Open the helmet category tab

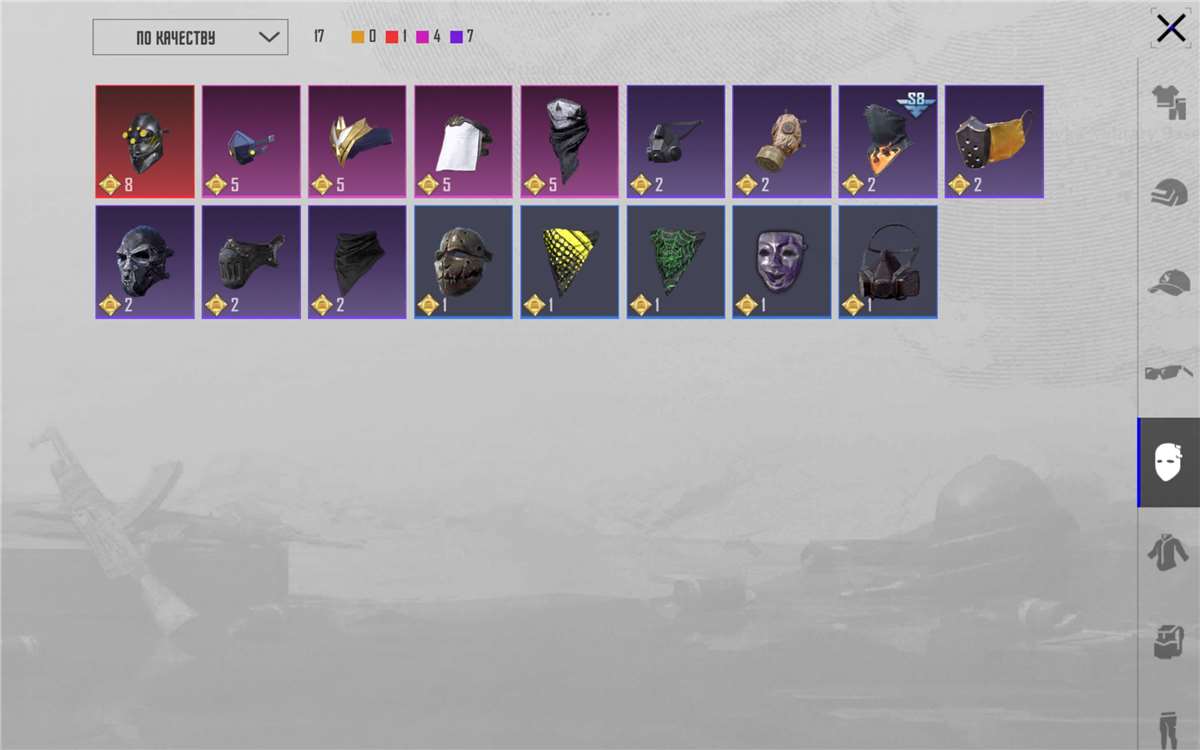pos(1169,192)
